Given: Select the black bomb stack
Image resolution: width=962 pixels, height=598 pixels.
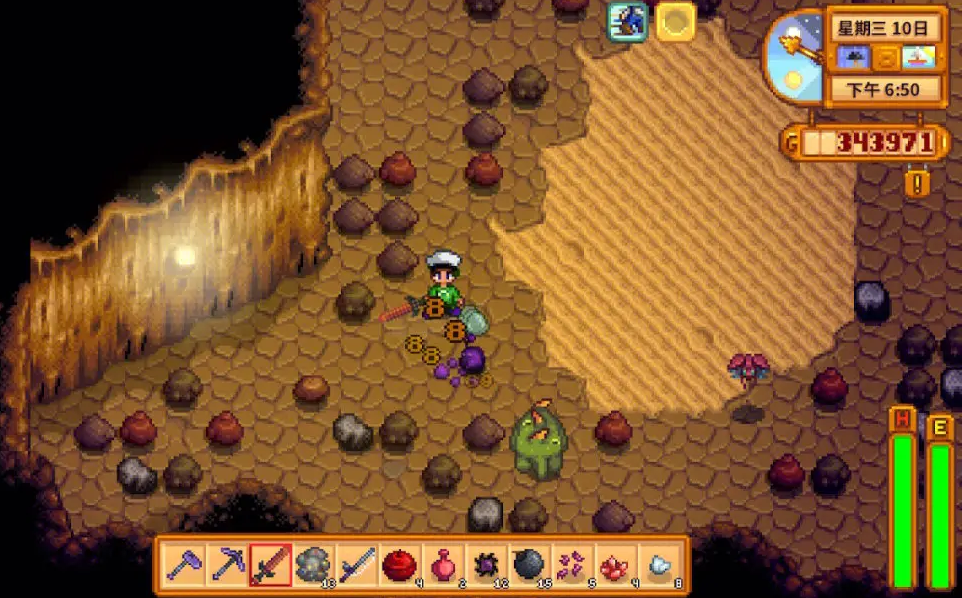Looking at the screenshot, I should pos(528,564).
